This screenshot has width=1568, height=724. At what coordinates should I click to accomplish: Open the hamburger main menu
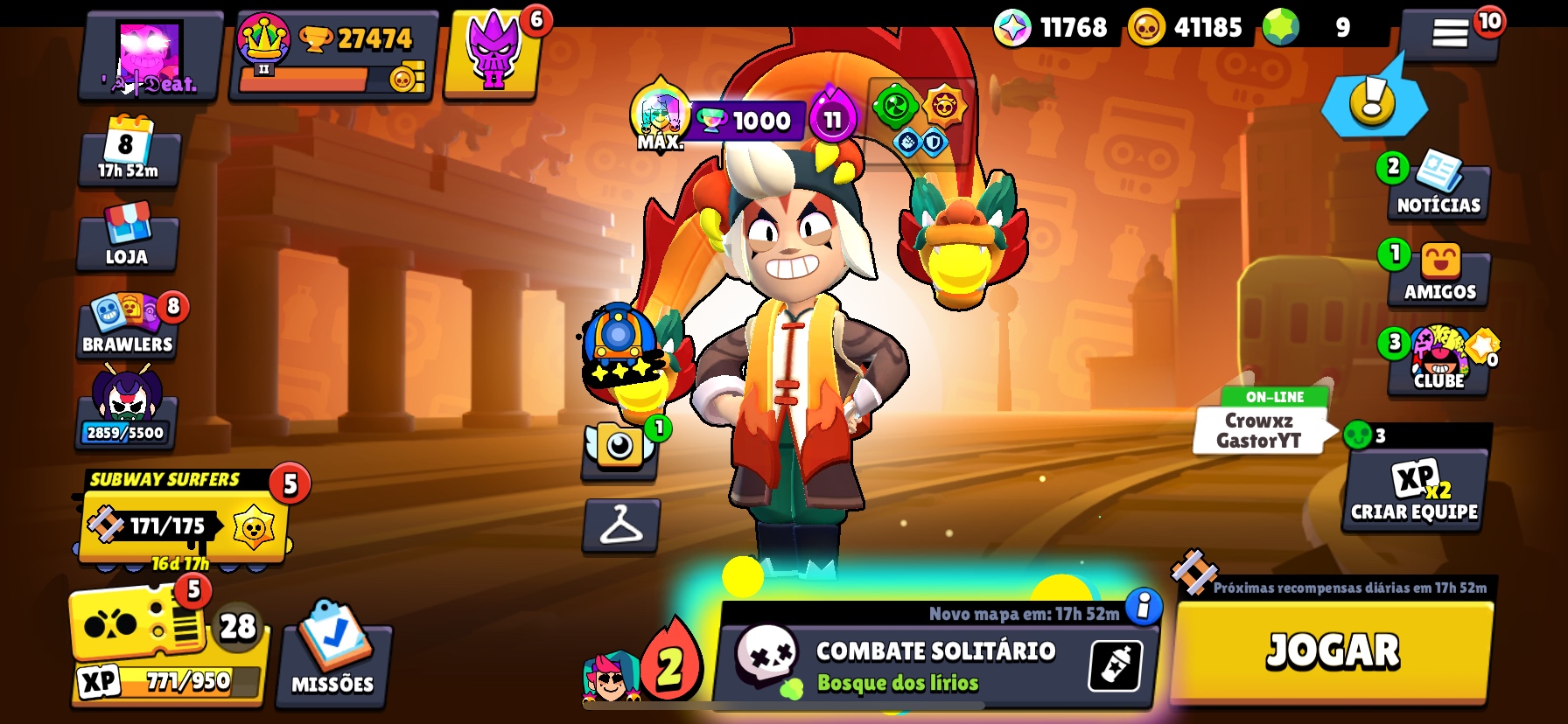pos(1449,34)
